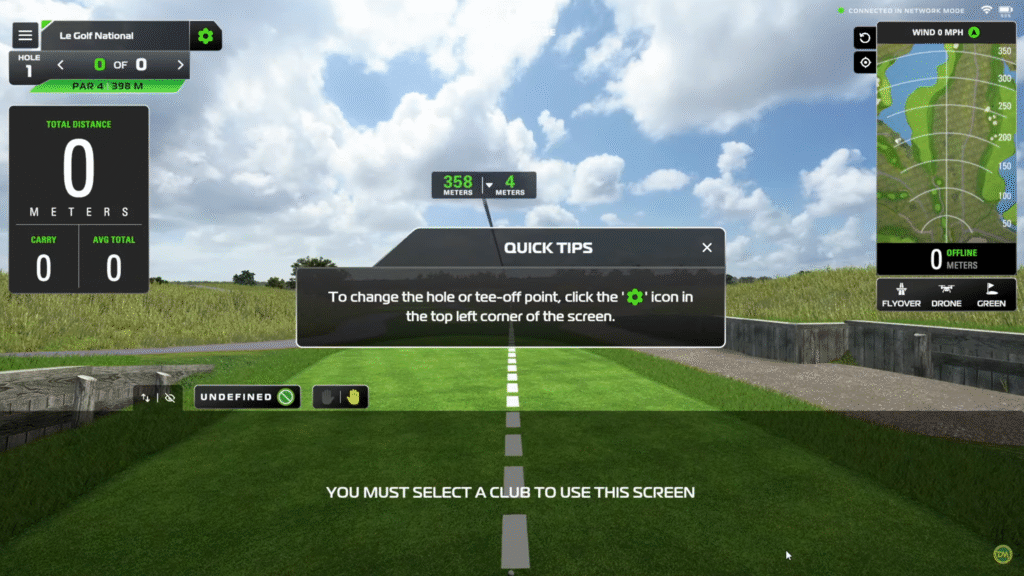Select the grey left-hand icon

pyautogui.click(x=328, y=397)
